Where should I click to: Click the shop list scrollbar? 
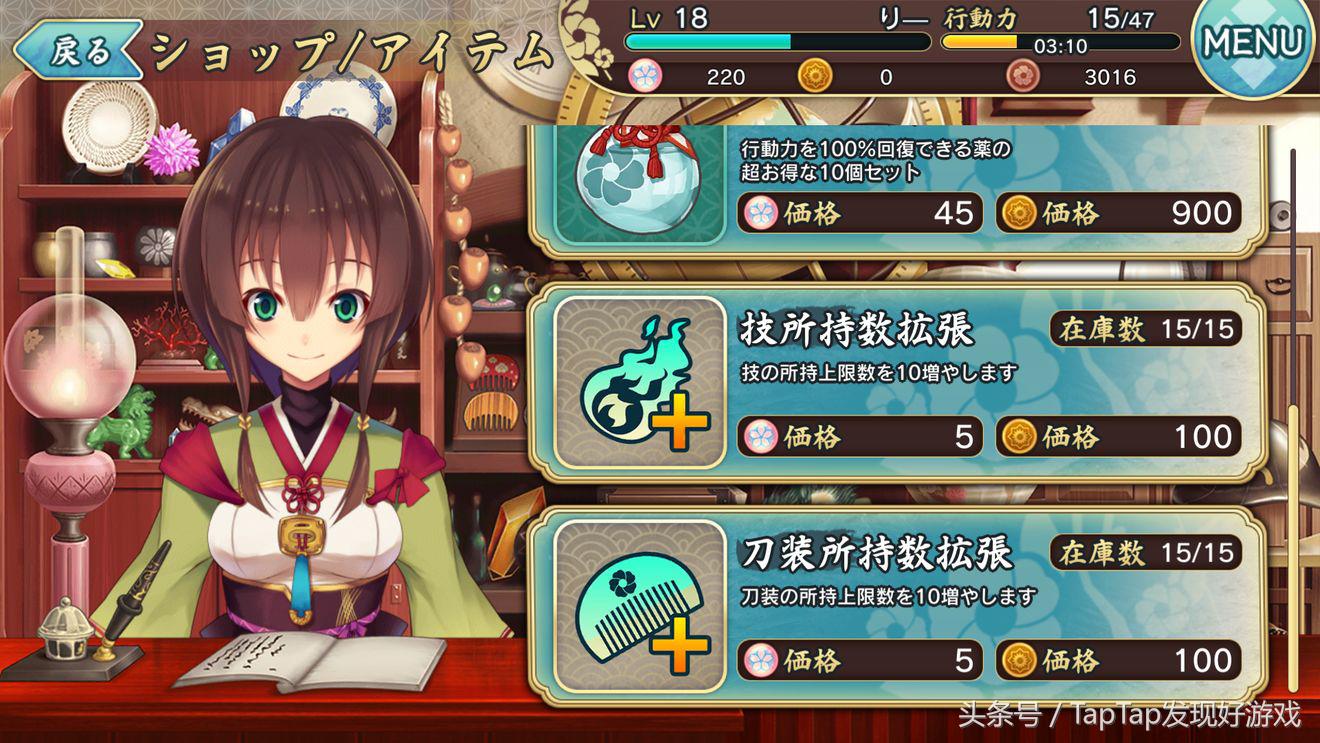pyautogui.click(x=1293, y=420)
